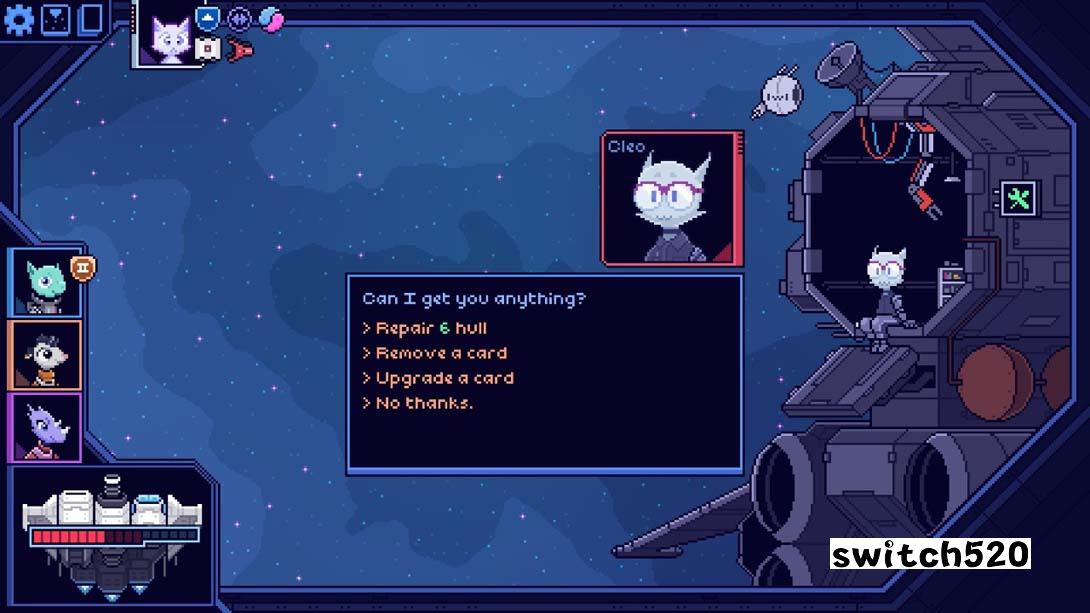Select Remove a card option

click(x=440, y=353)
